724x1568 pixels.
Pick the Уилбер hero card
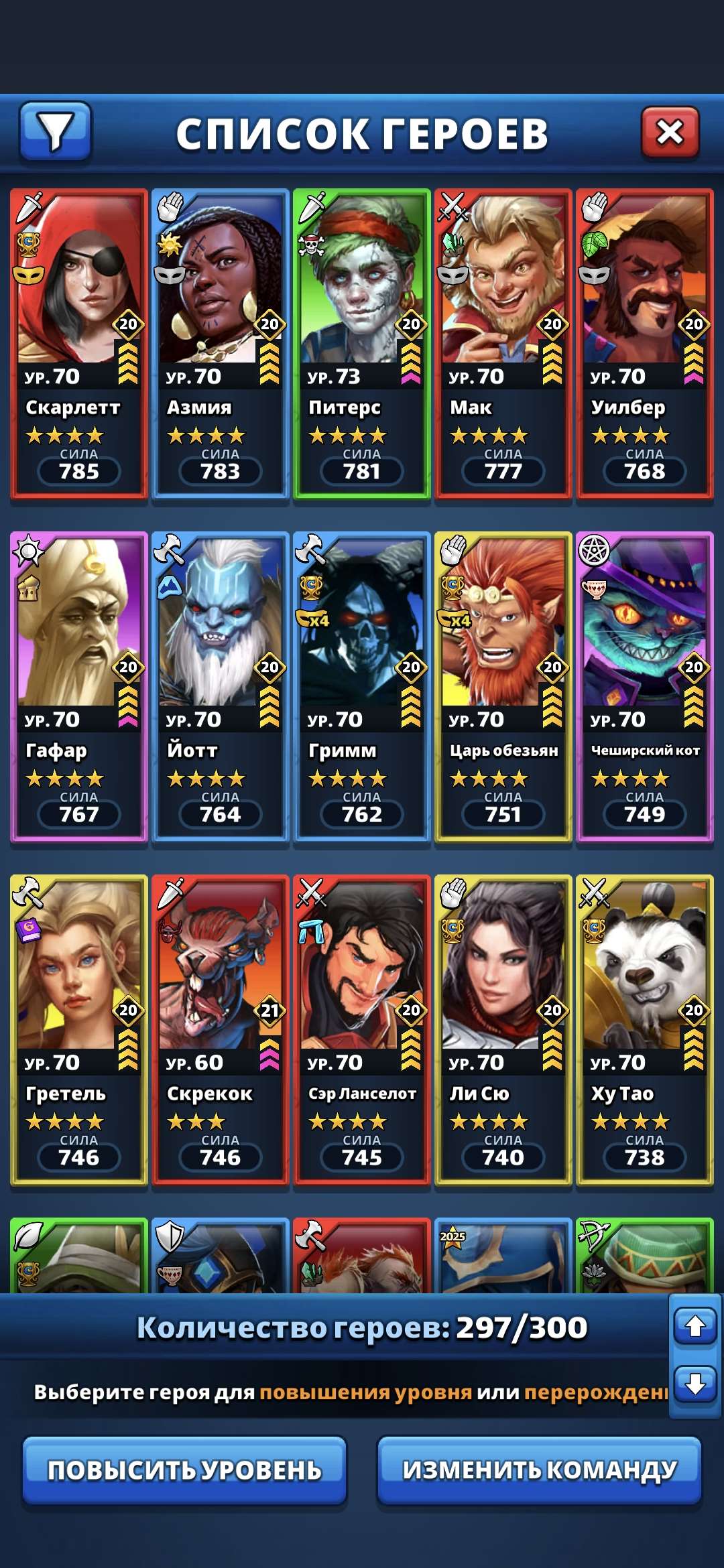pos(645,344)
